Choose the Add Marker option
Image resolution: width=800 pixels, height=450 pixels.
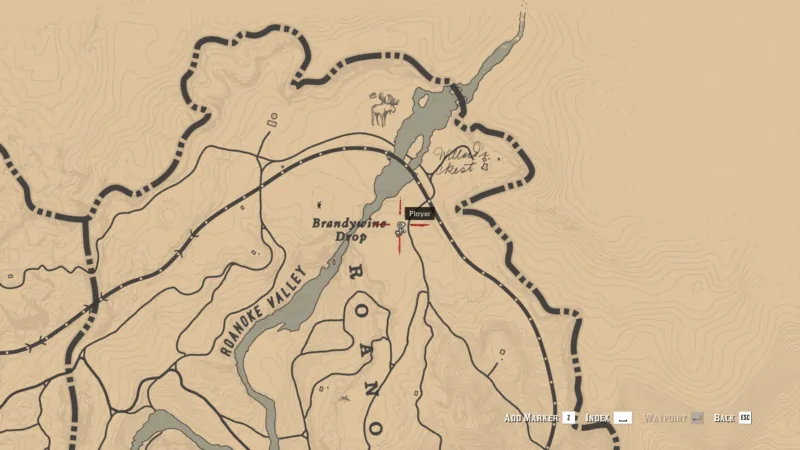(540, 417)
